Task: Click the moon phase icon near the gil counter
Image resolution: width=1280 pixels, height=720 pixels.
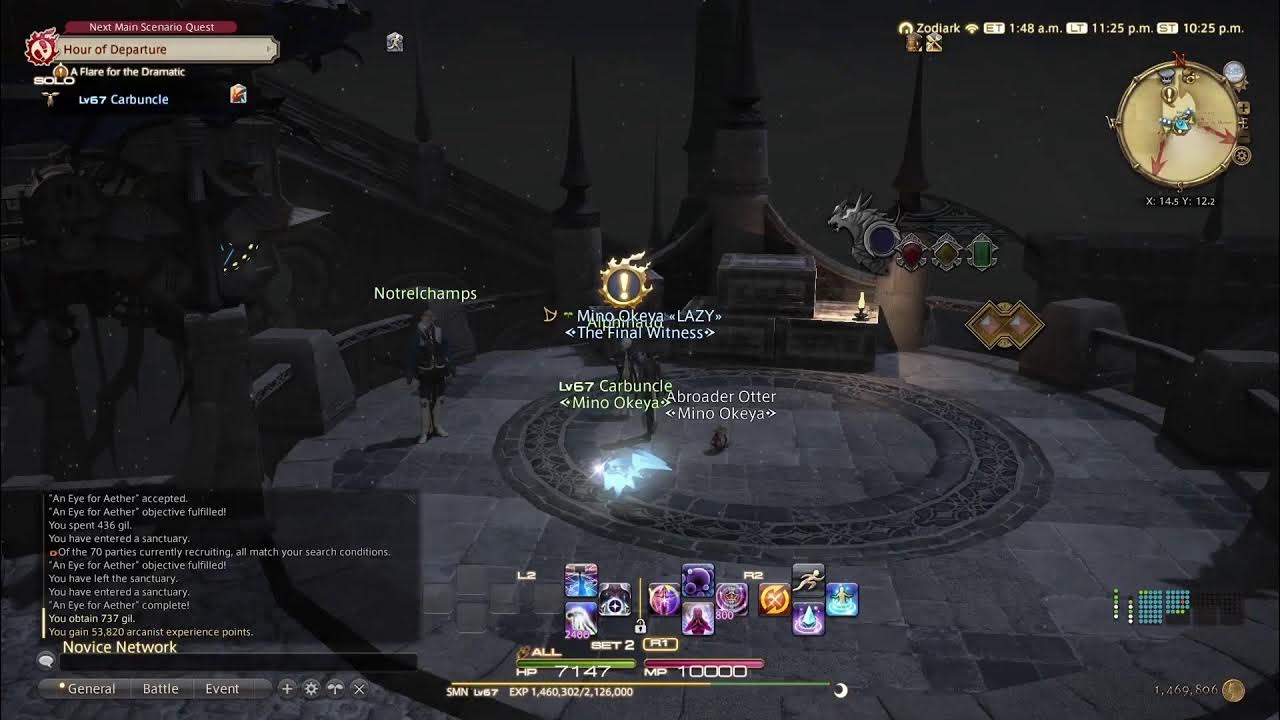Action: point(839,689)
